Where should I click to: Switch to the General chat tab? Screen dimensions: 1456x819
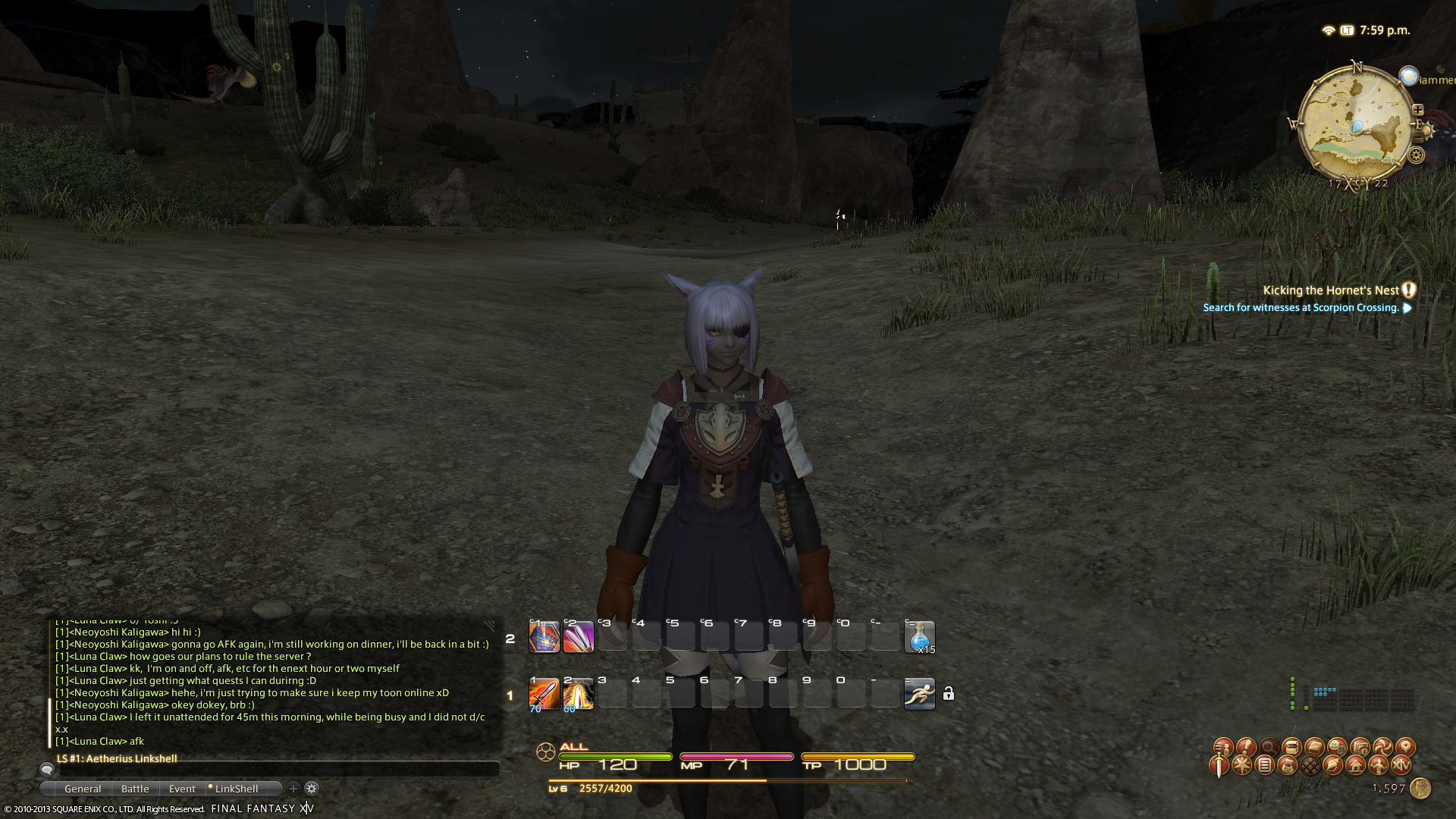coord(83,789)
